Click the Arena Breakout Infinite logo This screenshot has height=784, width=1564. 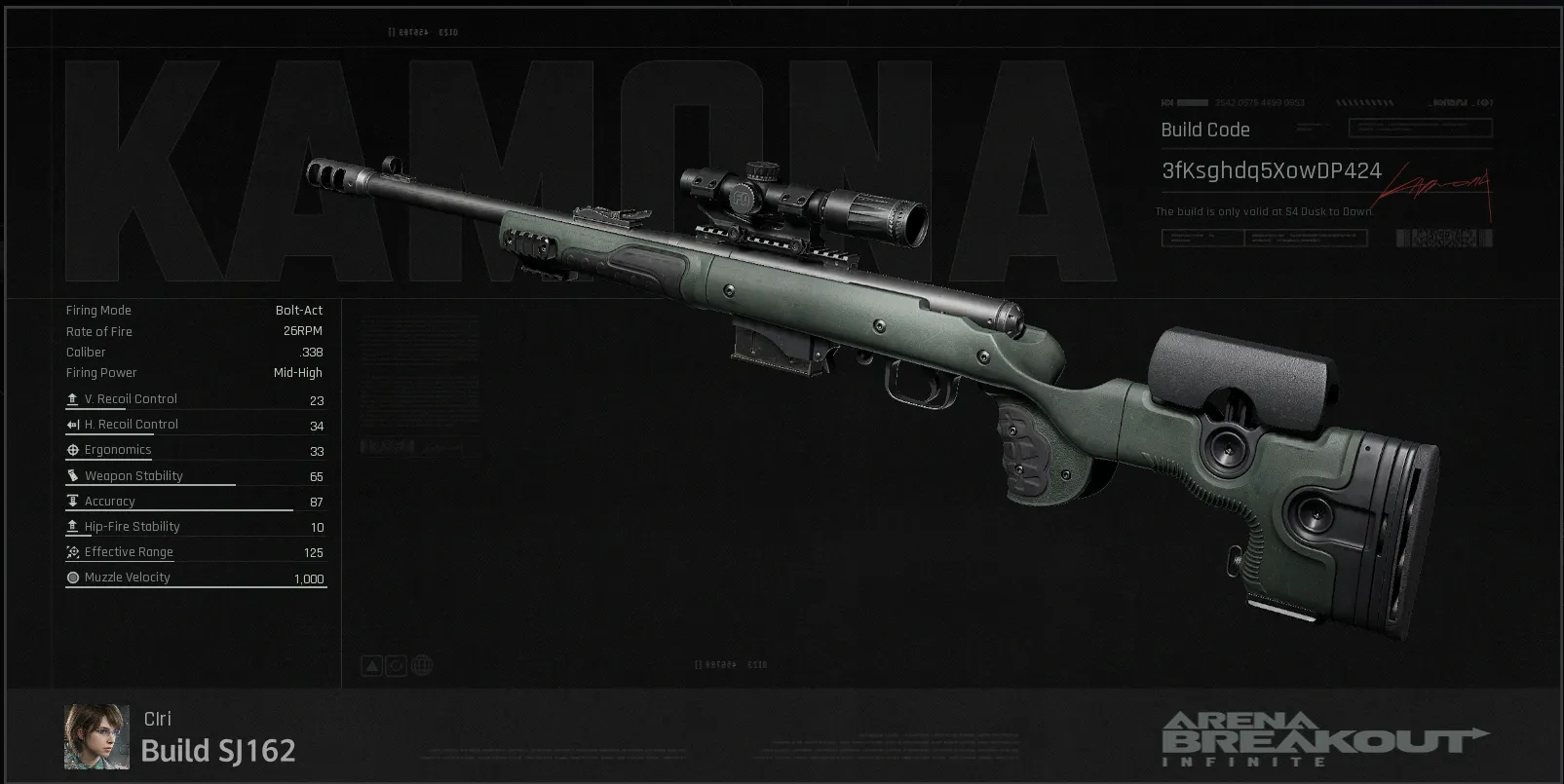pos(1324,738)
